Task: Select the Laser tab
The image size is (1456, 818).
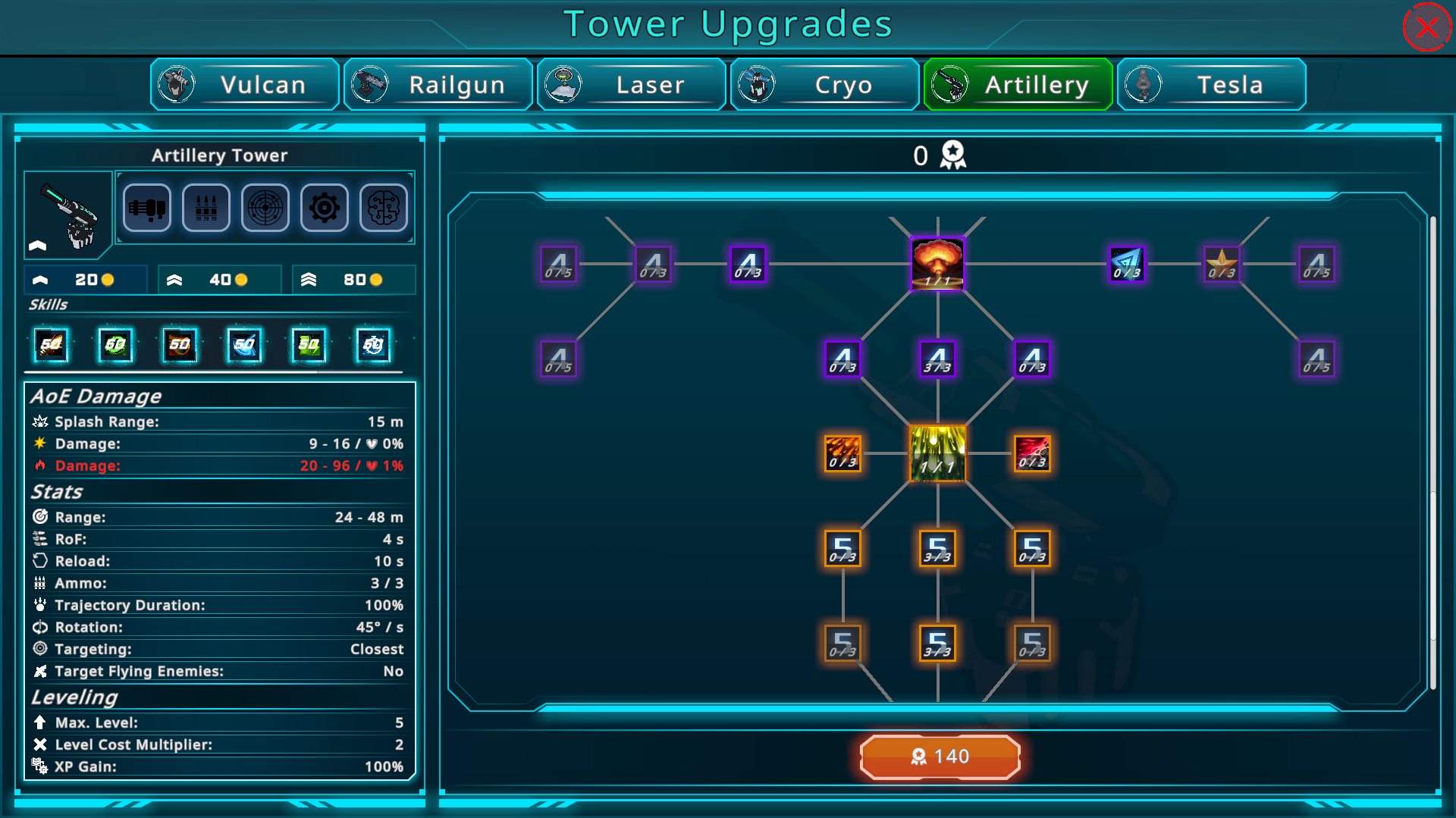Action: (x=632, y=84)
